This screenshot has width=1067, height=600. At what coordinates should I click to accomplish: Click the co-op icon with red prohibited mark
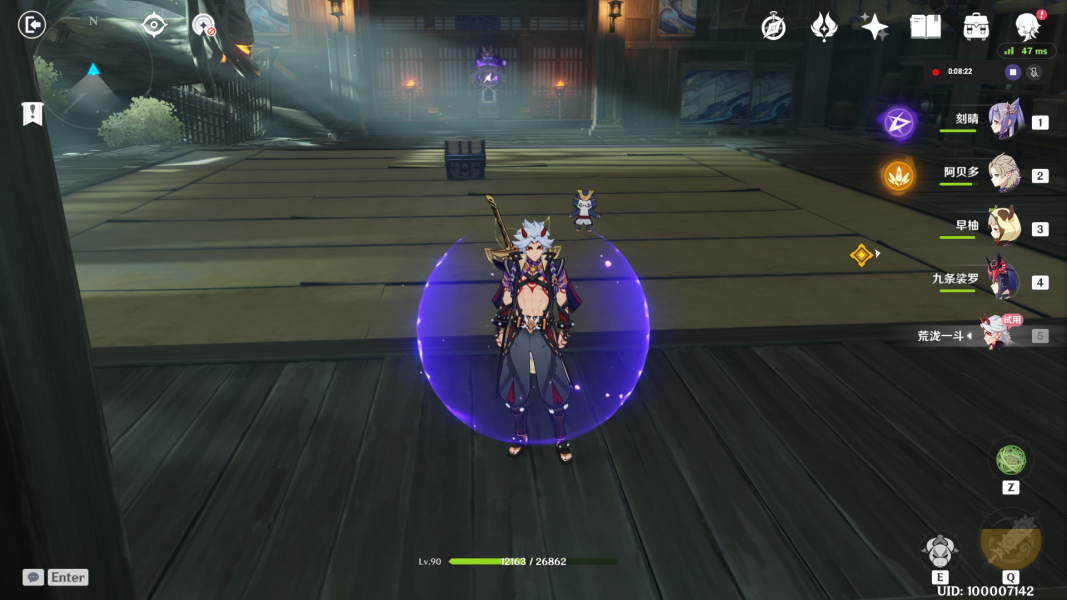[204, 25]
